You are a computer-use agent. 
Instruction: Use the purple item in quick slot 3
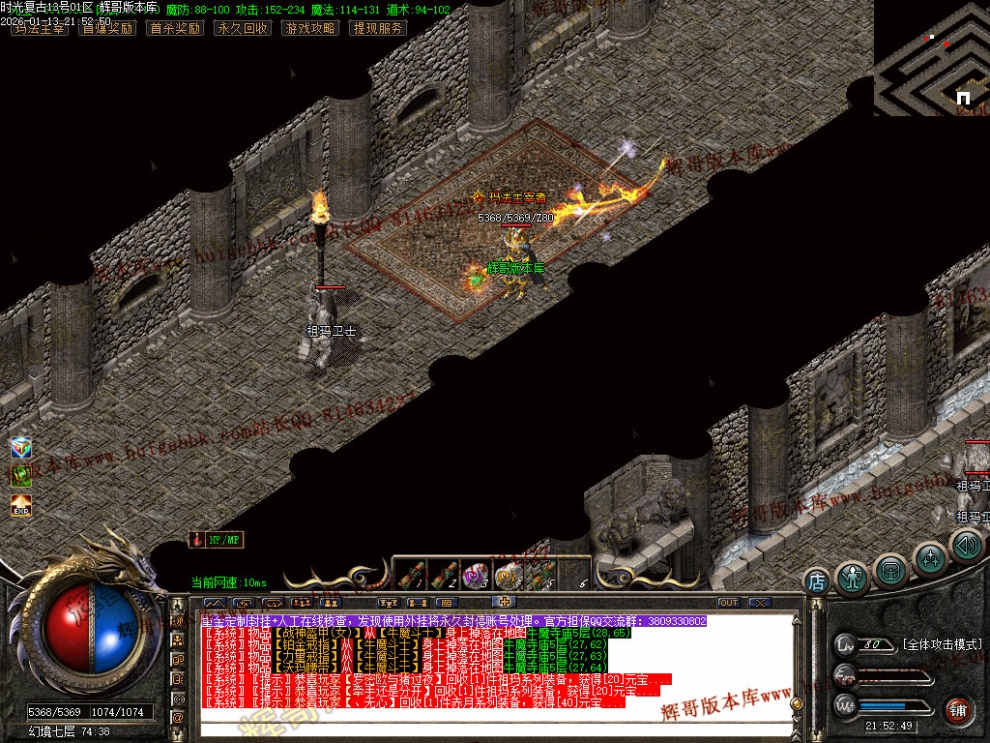click(x=474, y=575)
